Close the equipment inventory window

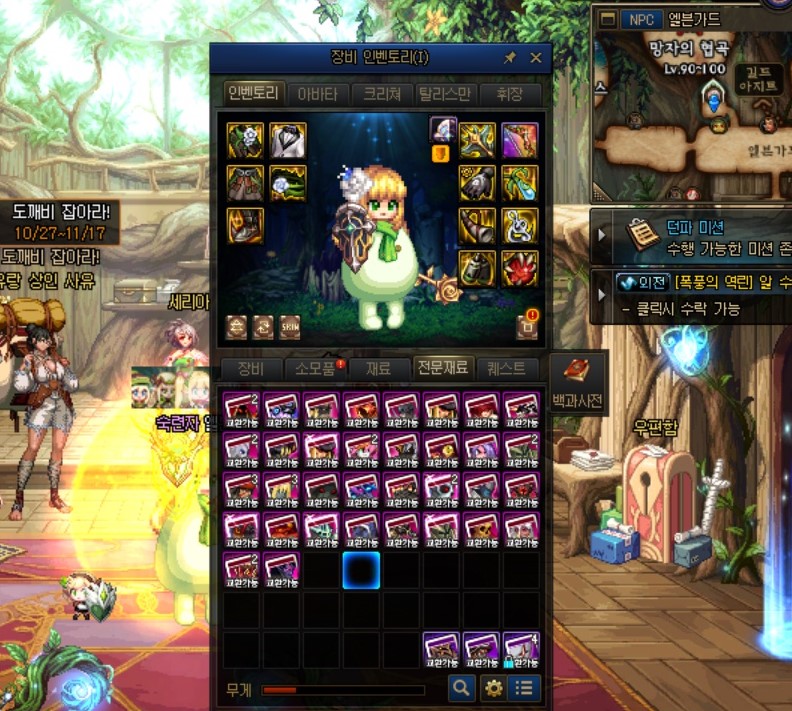coord(535,58)
